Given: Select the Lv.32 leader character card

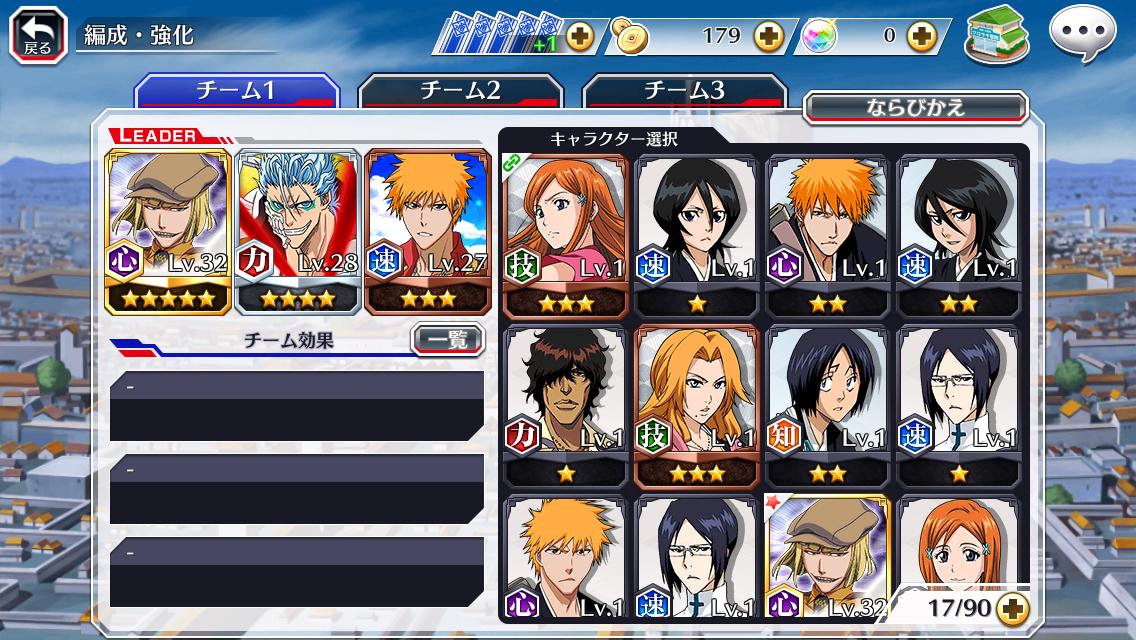Looking at the screenshot, I should point(168,231).
